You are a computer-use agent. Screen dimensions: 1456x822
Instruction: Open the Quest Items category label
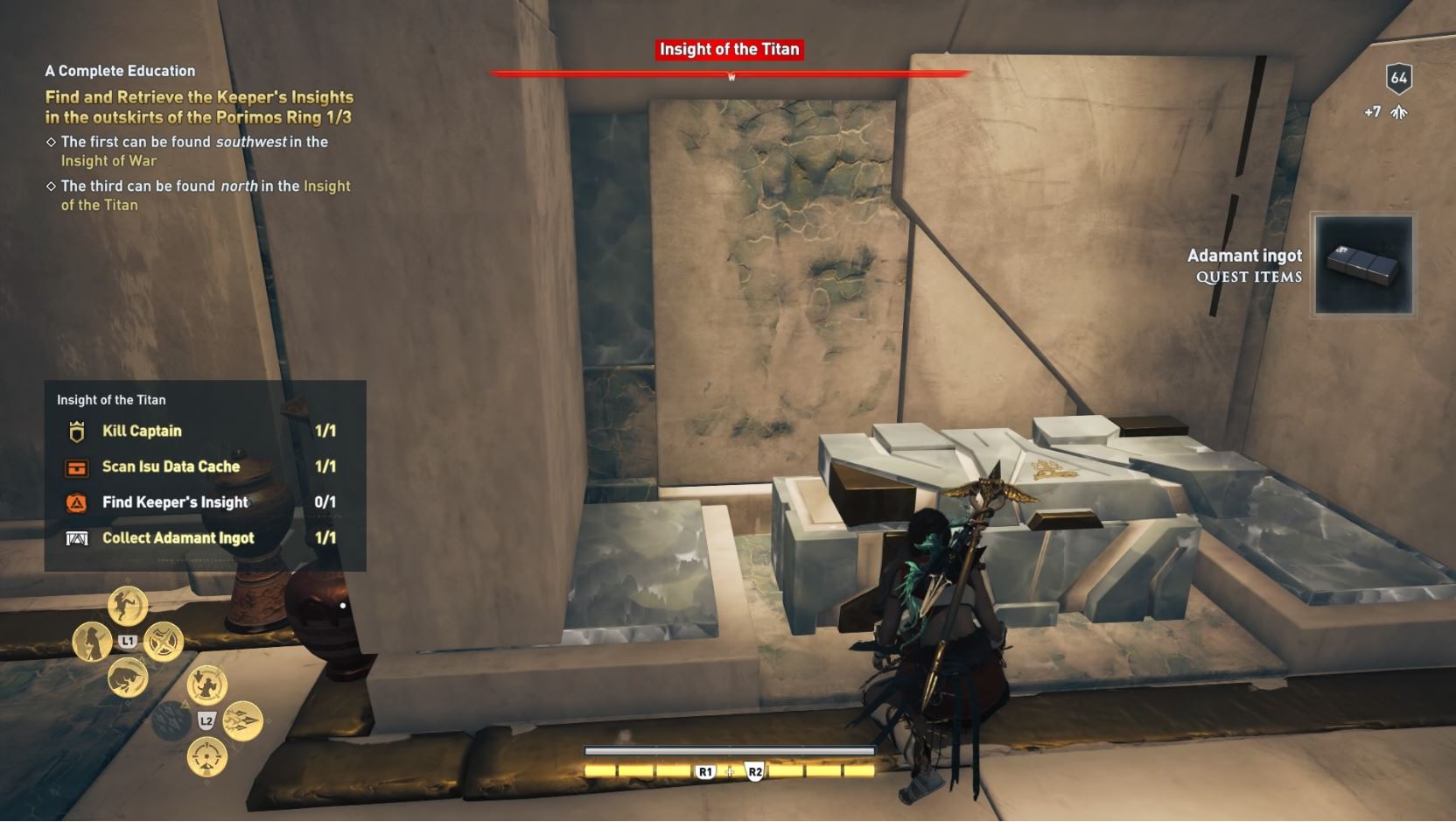(1247, 278)
